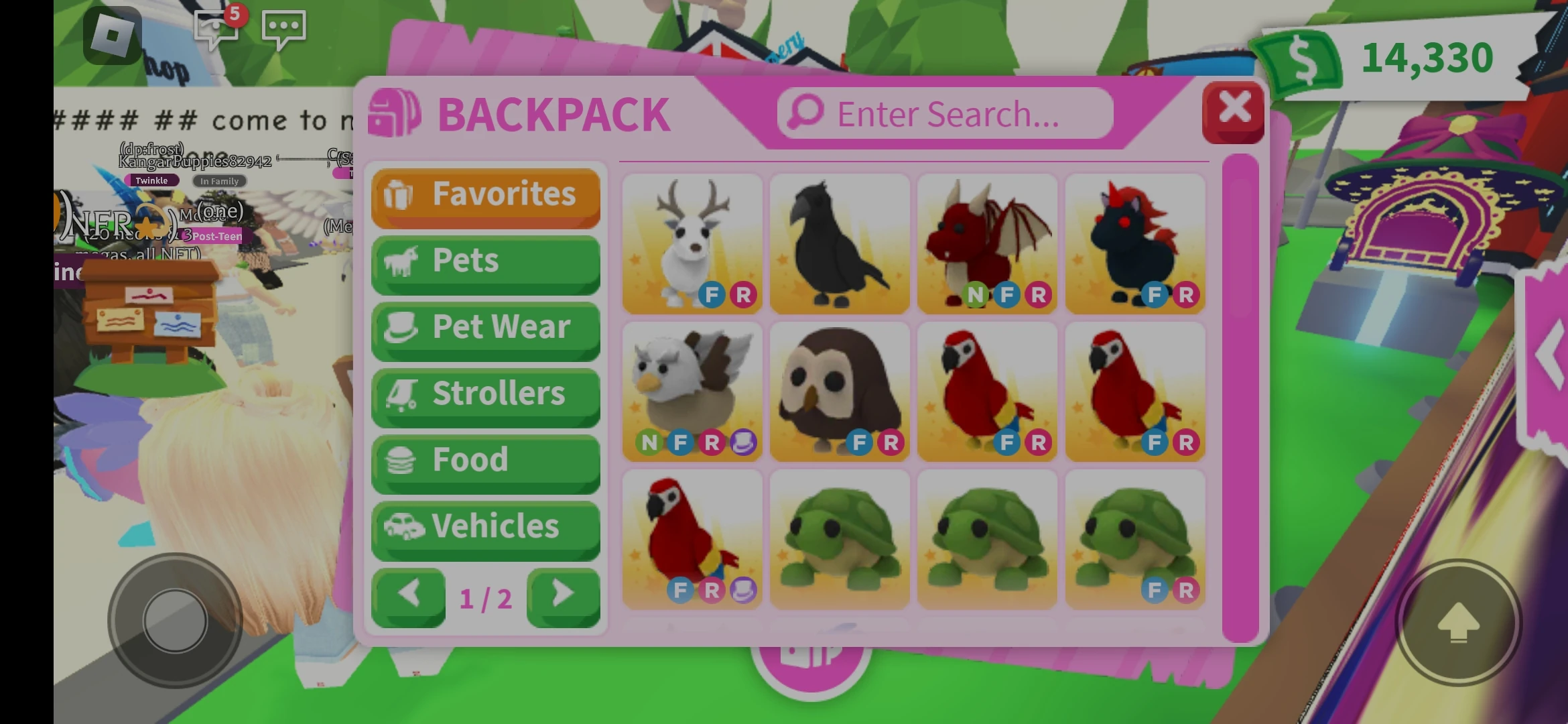The height and width of the screenshot is (724, 1568).
Task: Select the Evil Unicorn pet
Action: 1134,243
